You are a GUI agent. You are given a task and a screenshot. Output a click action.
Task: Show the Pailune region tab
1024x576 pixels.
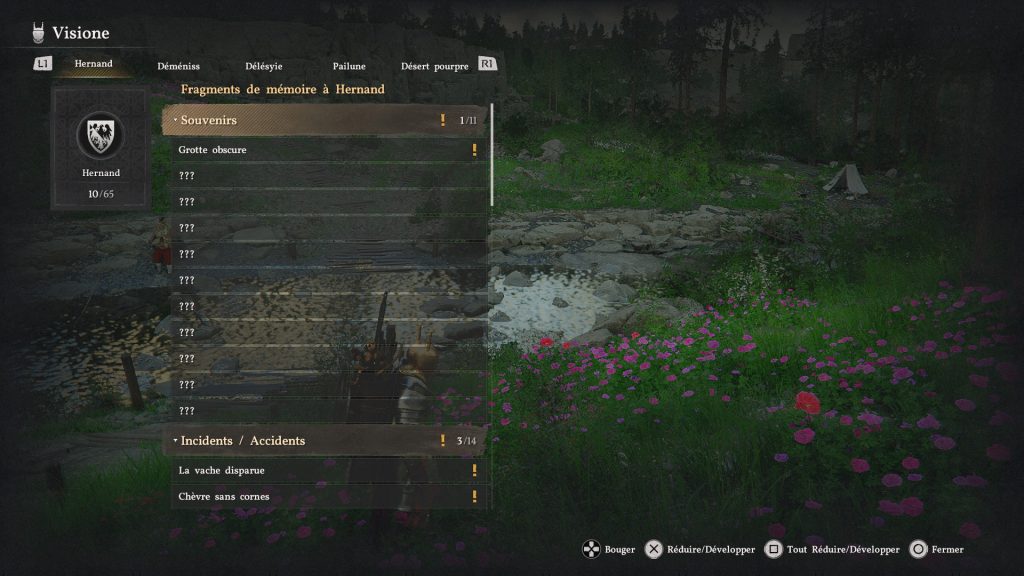349,67
